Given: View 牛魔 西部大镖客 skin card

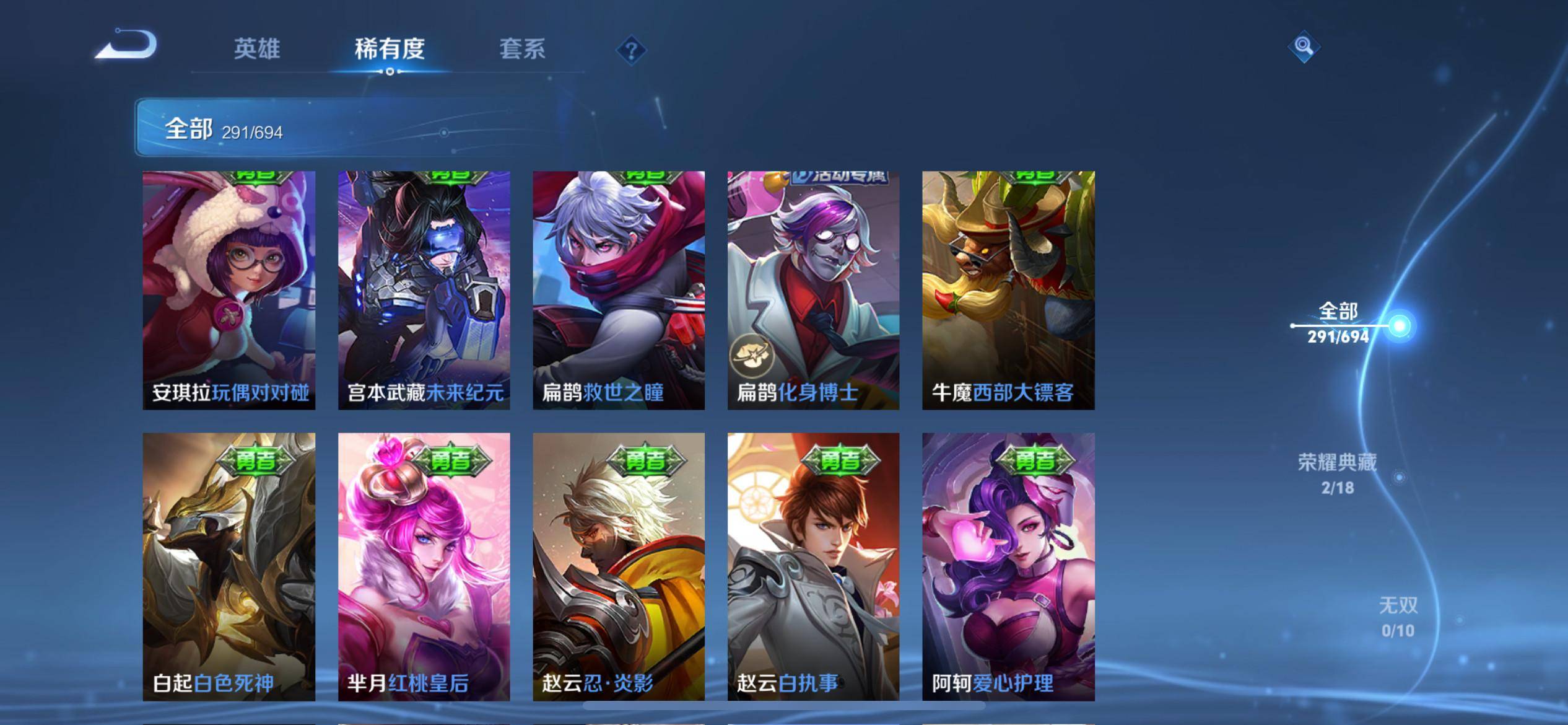Looking at the screenshot, I should click(x=1008, y=290).
